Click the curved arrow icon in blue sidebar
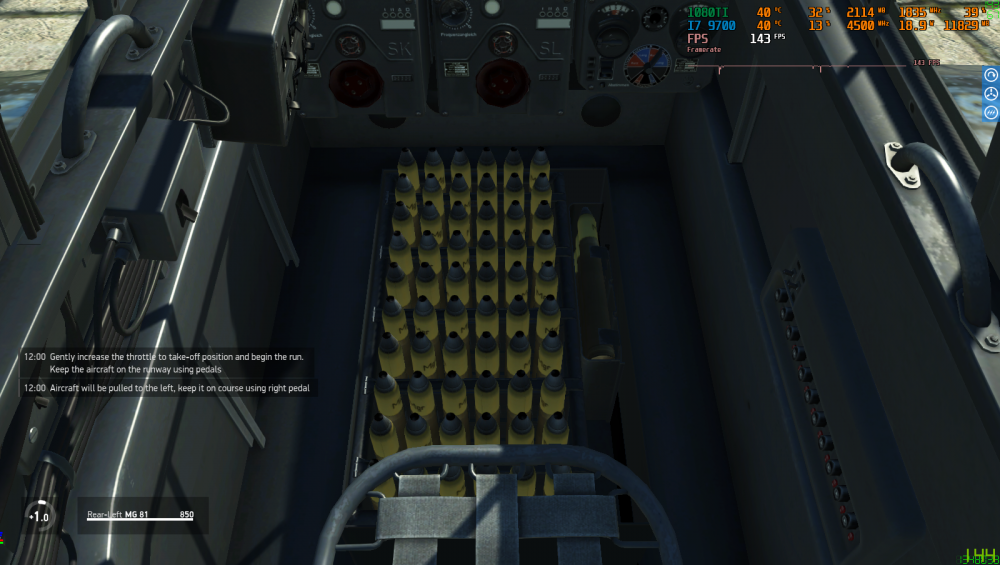1000x565 pixels. (x=991, y=75)
